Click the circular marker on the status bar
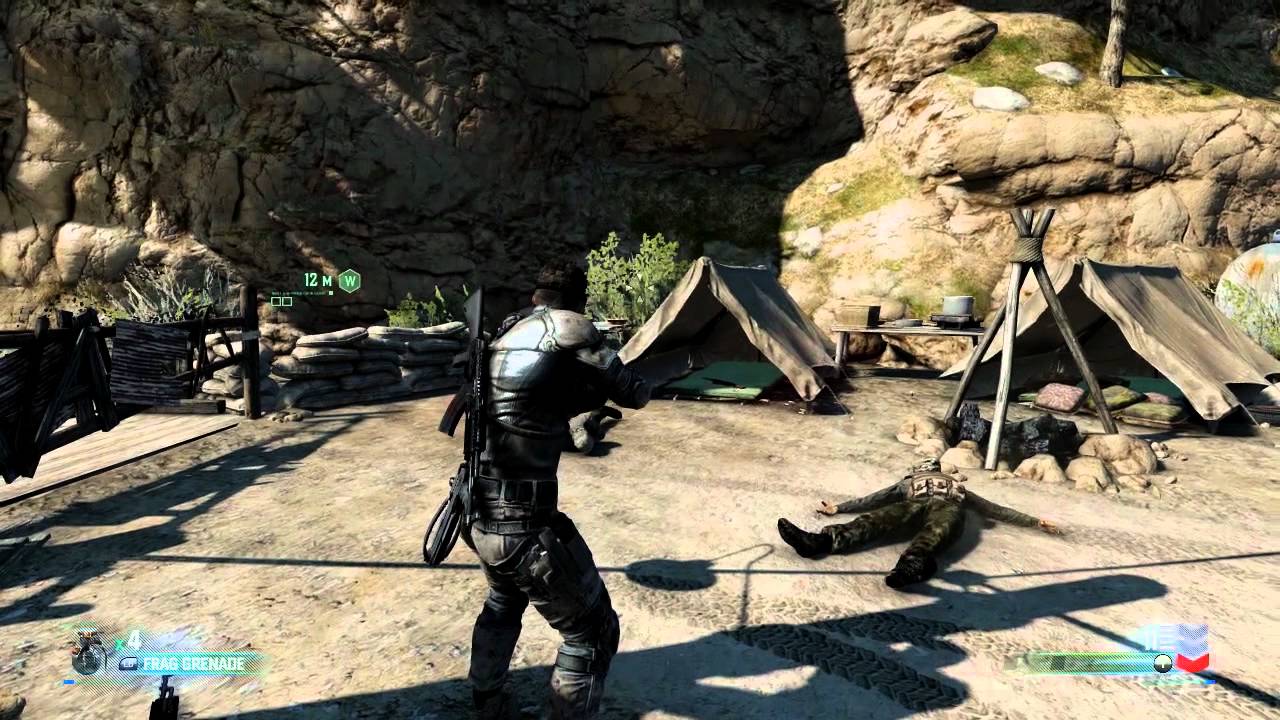 coord(1162,661)
